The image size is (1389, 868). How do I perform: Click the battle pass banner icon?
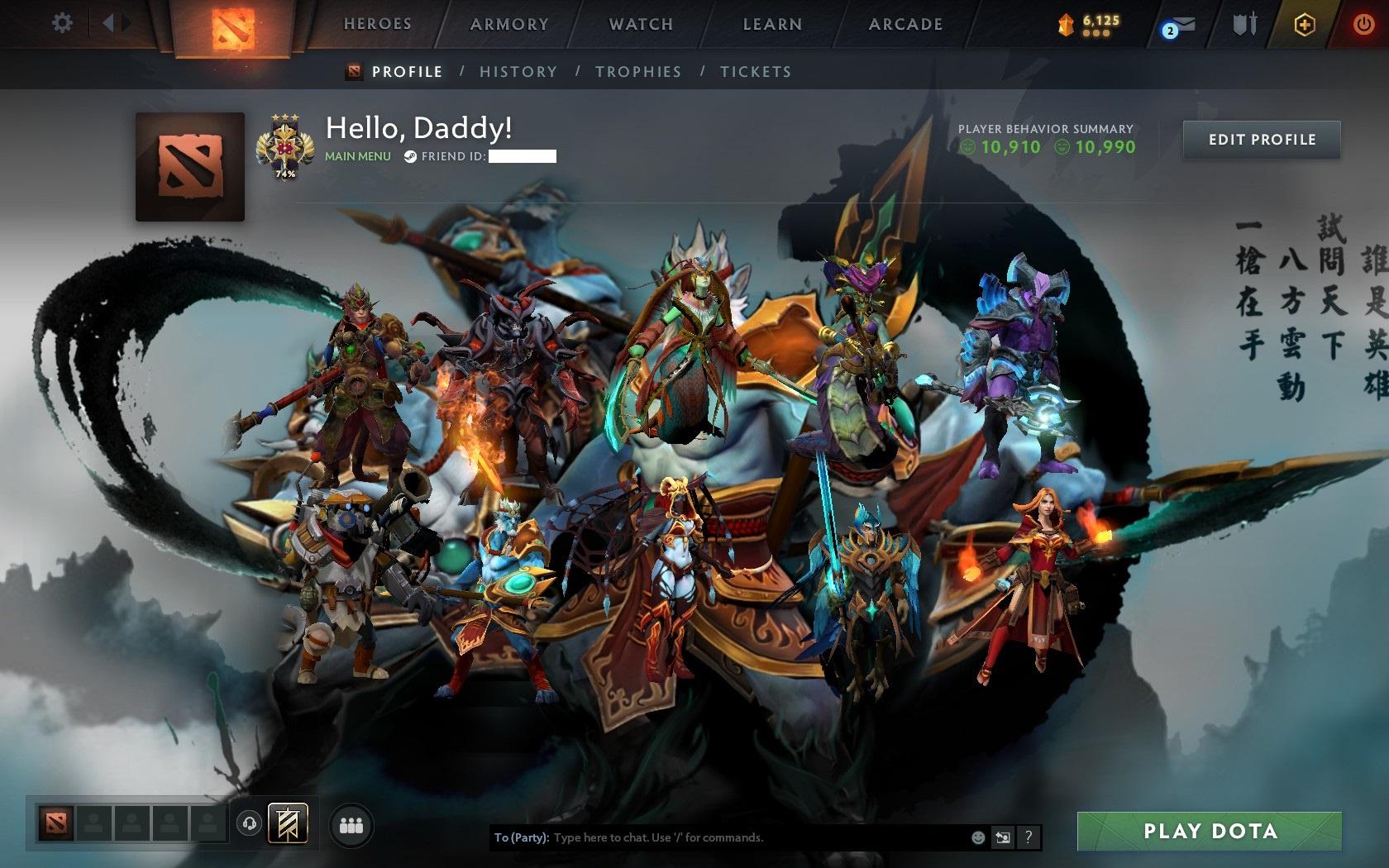coord(286,825)
